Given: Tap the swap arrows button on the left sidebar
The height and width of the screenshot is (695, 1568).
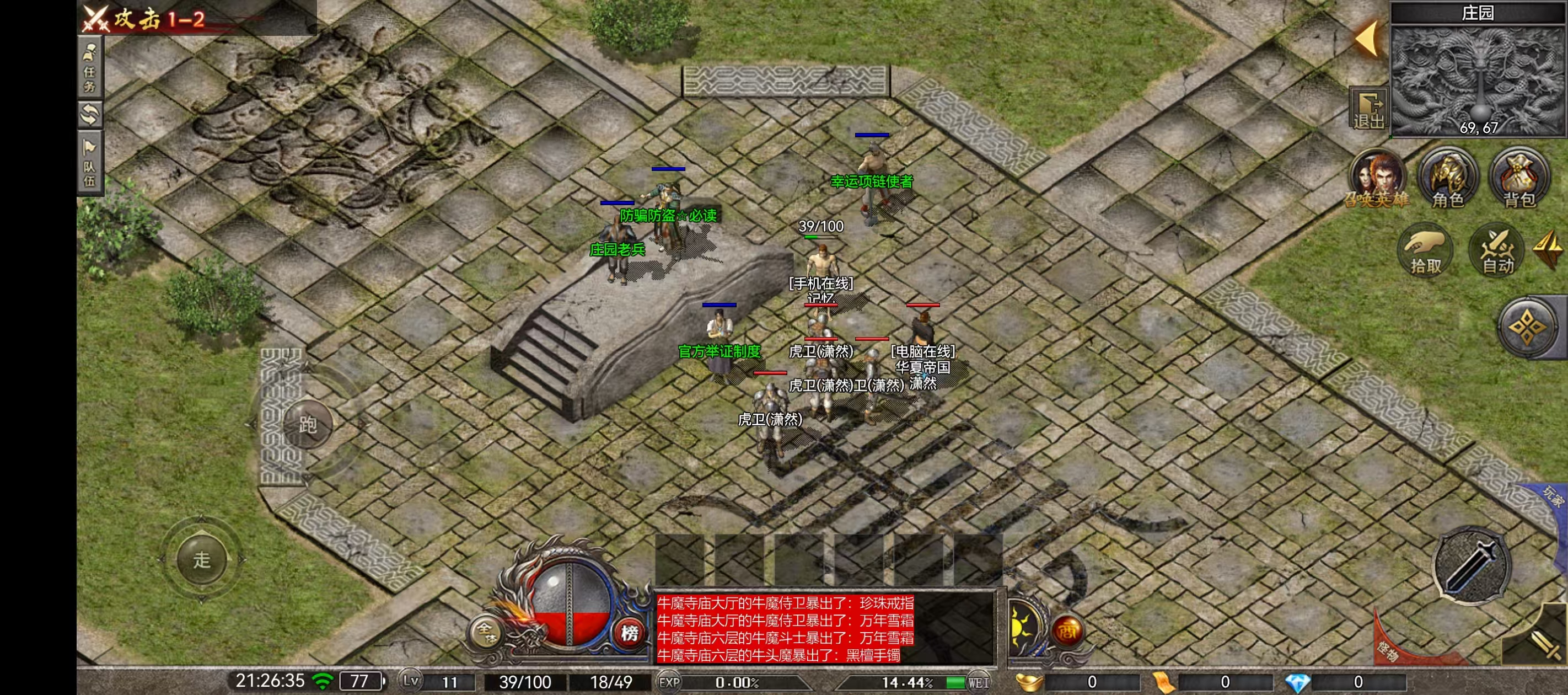Looking at the screenshot, I should pyautogui.click(x=89, y=115).
